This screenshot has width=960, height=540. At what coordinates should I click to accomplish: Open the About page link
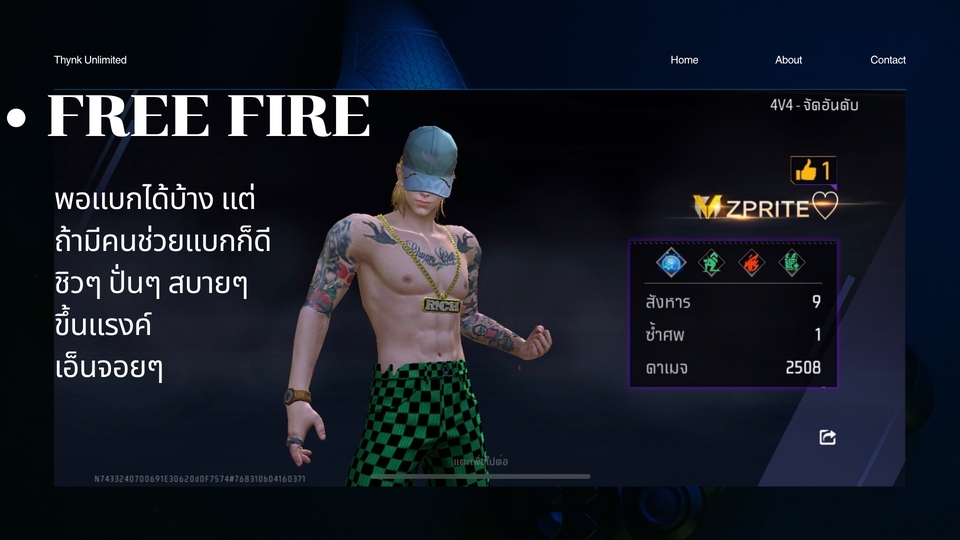(788, 60)
